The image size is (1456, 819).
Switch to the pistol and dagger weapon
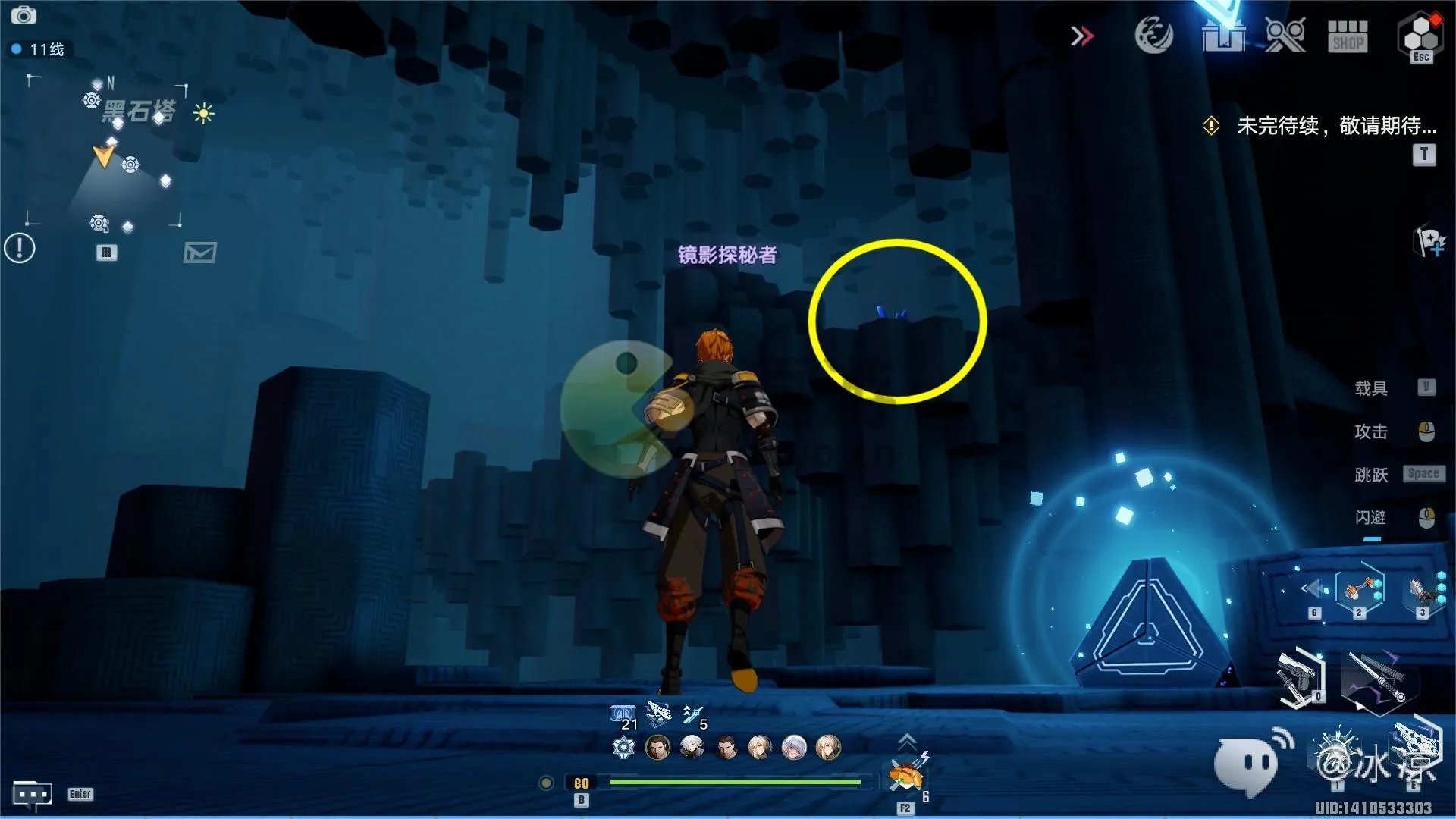click(1301, 677)
